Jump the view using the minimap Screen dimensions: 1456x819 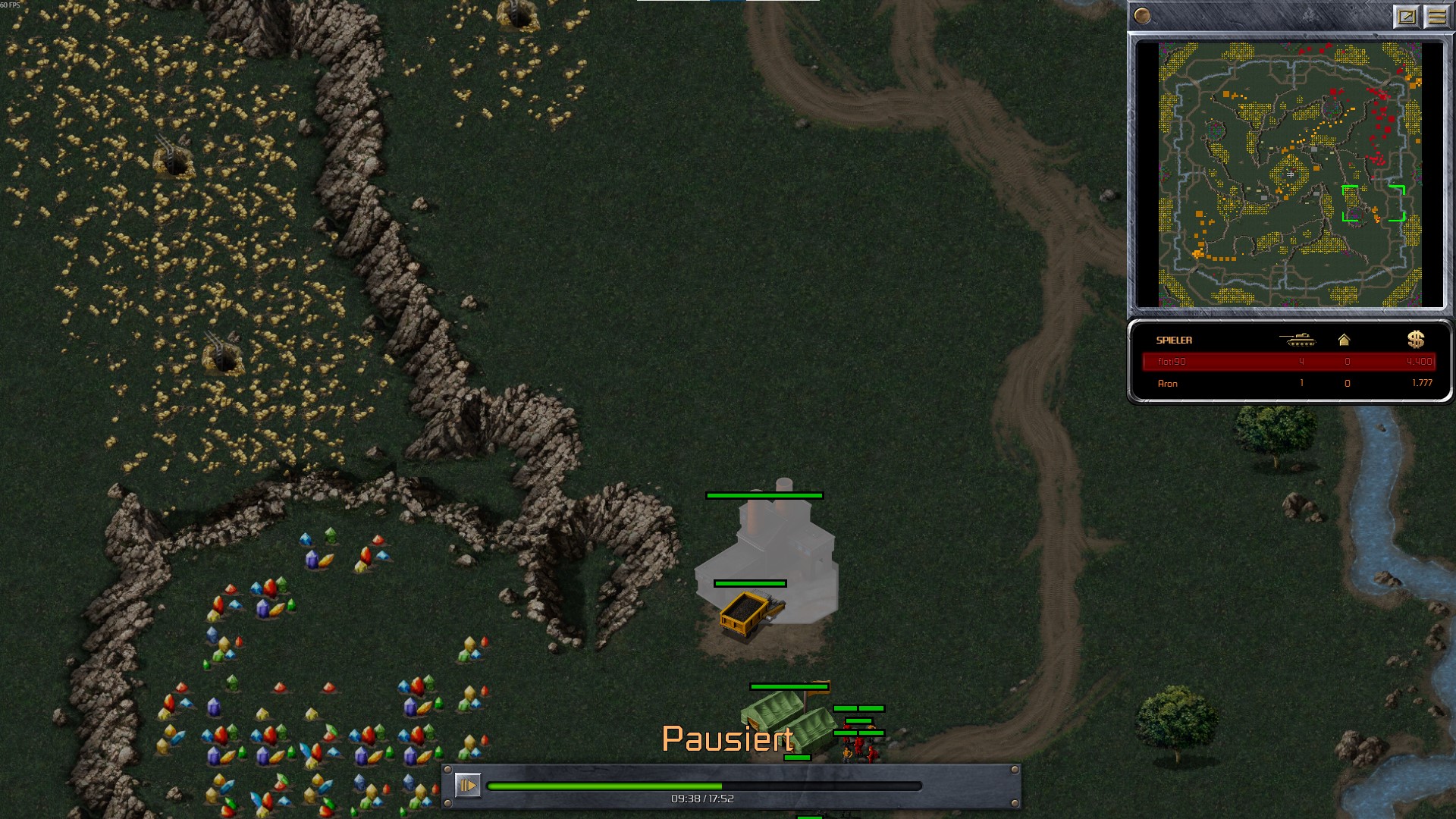(x=1289, y=174)
